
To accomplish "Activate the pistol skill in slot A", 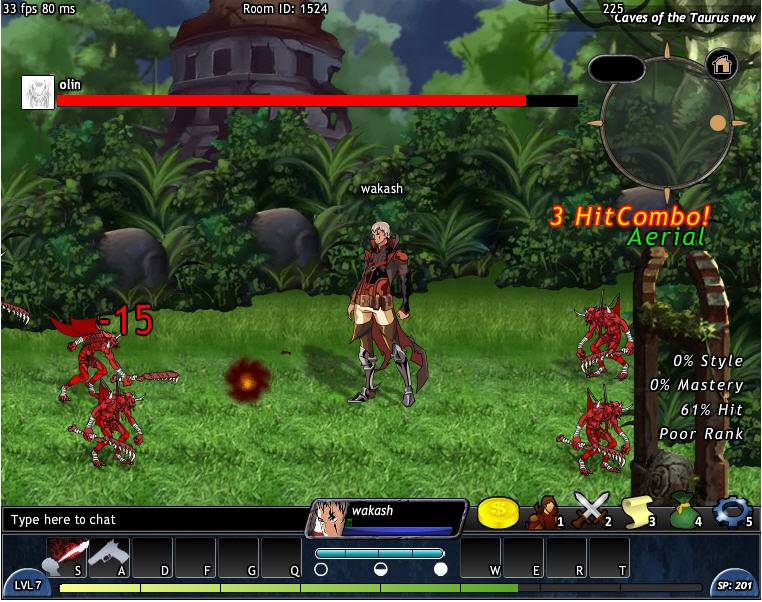I will pos(109,557).
